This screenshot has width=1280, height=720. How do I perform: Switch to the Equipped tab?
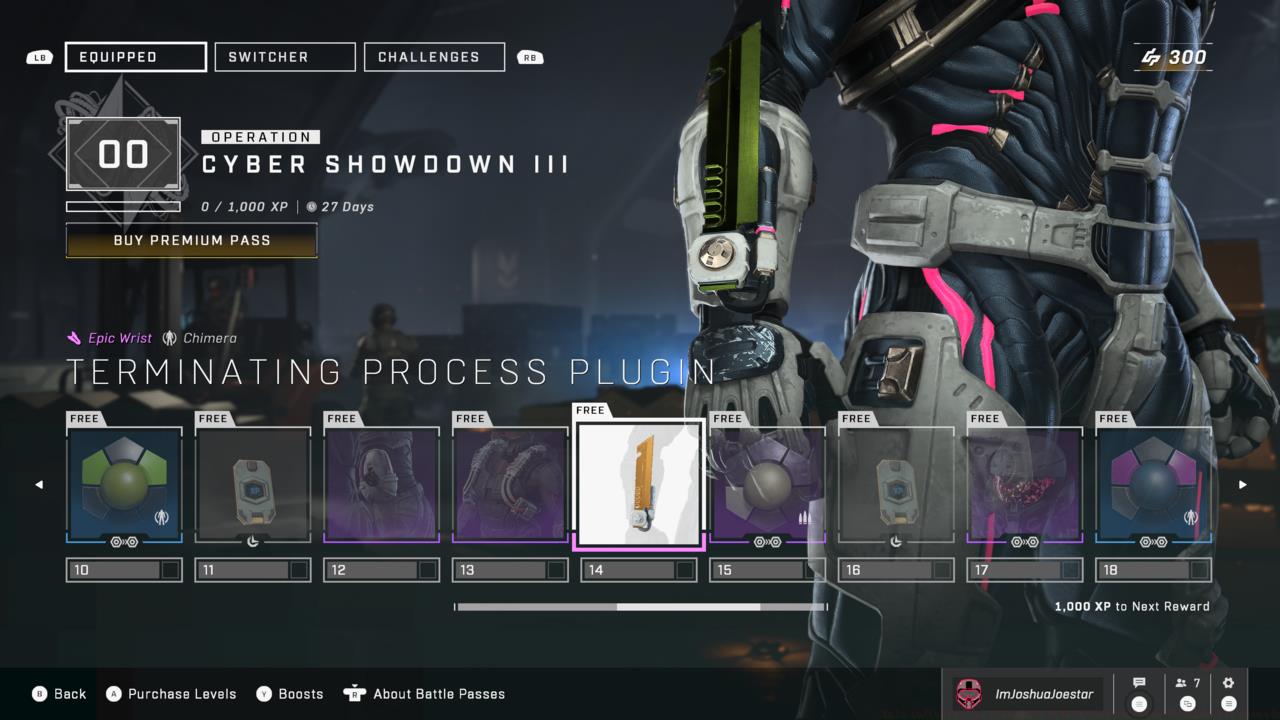pos(136,57)
